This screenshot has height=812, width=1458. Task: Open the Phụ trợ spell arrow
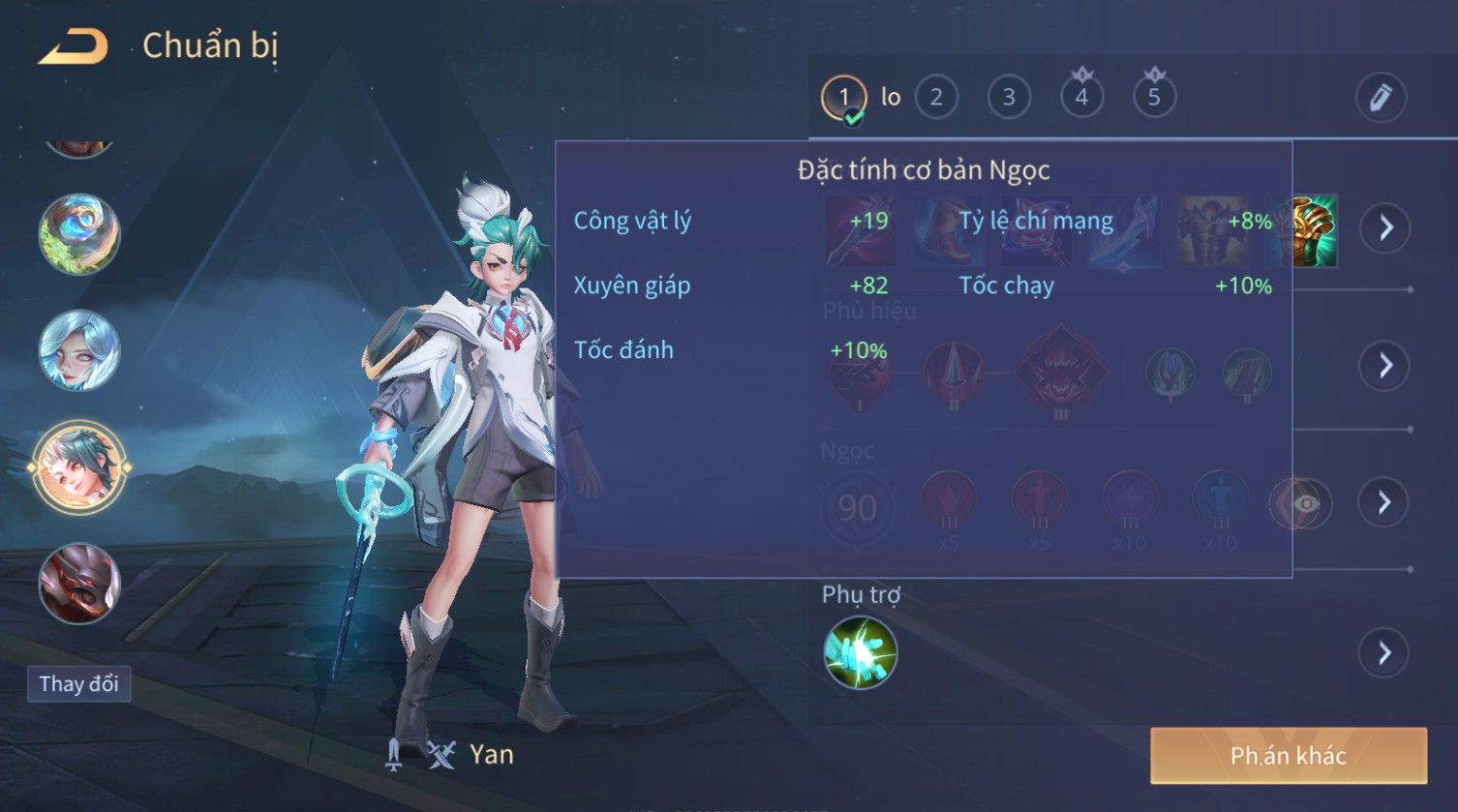[x=1385, y=653]
